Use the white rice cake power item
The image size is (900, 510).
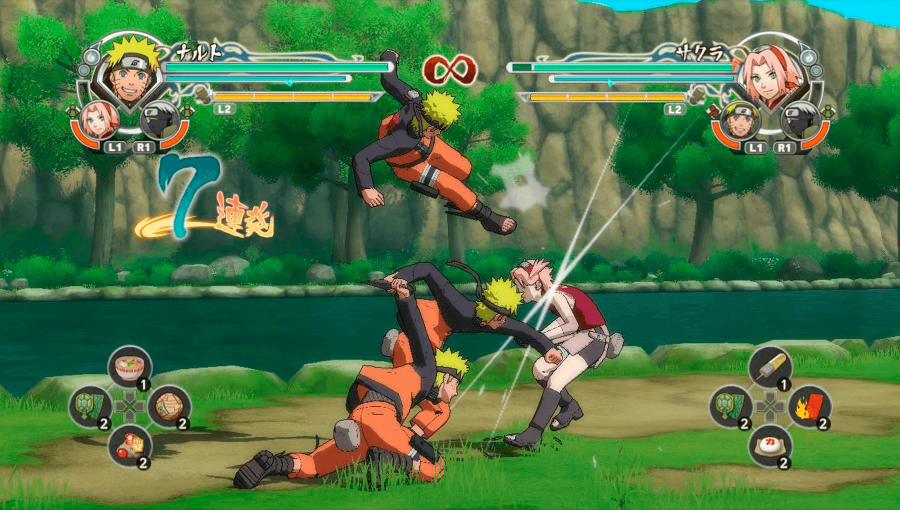point(768,446)
